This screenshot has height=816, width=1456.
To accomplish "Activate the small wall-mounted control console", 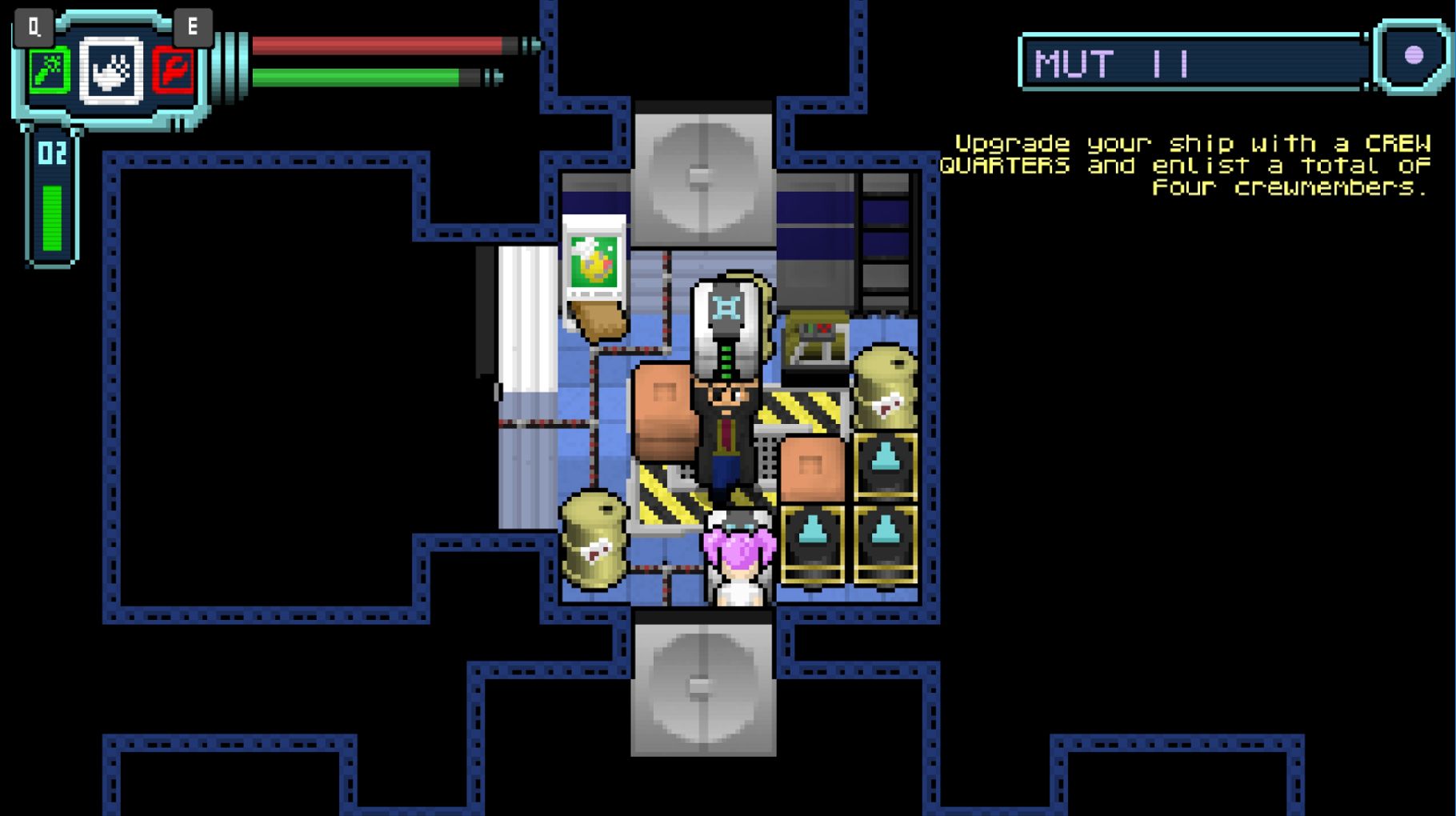I will point(814,336).
